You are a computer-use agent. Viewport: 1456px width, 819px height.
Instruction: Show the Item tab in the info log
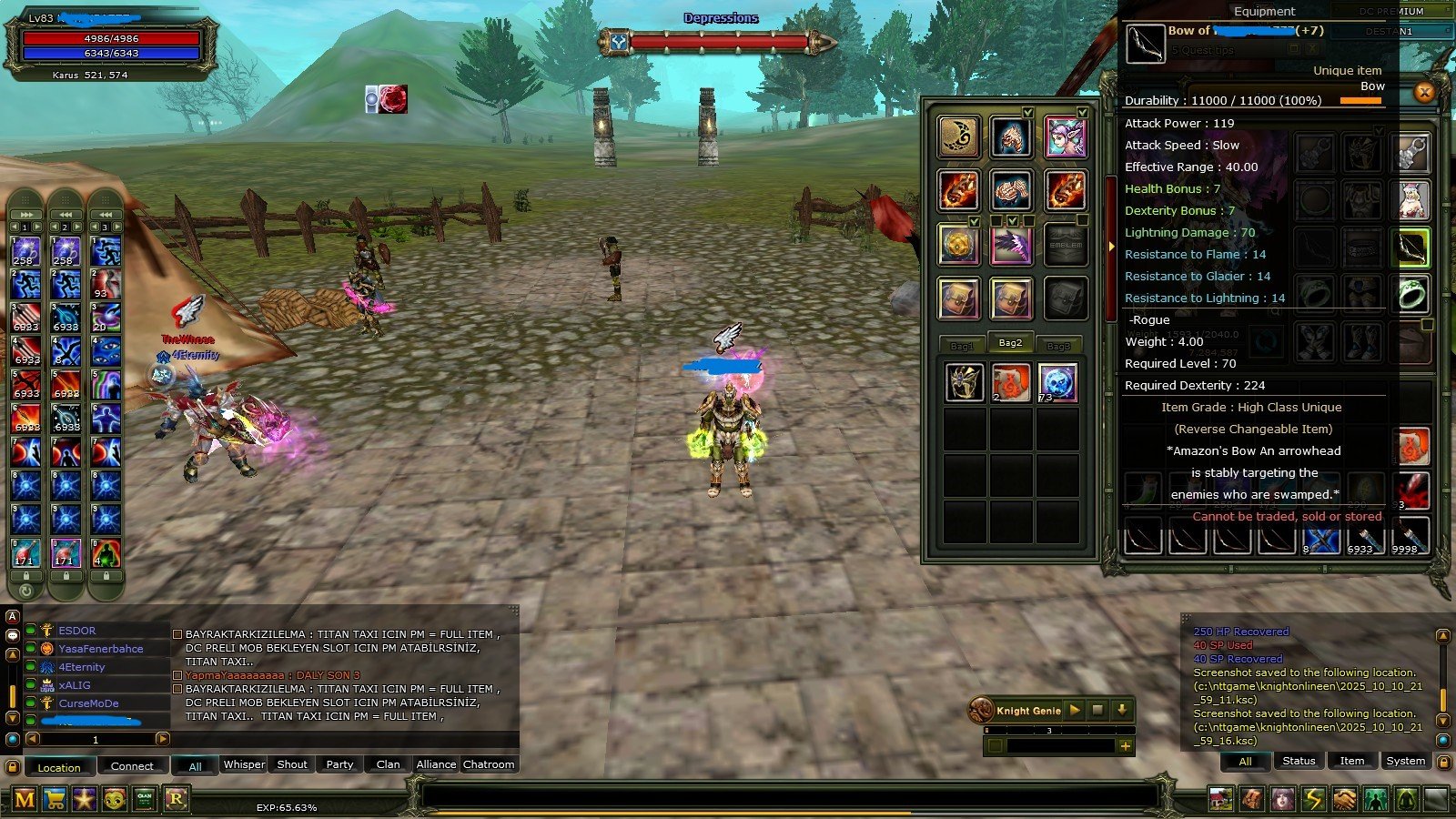[1351, 761]
